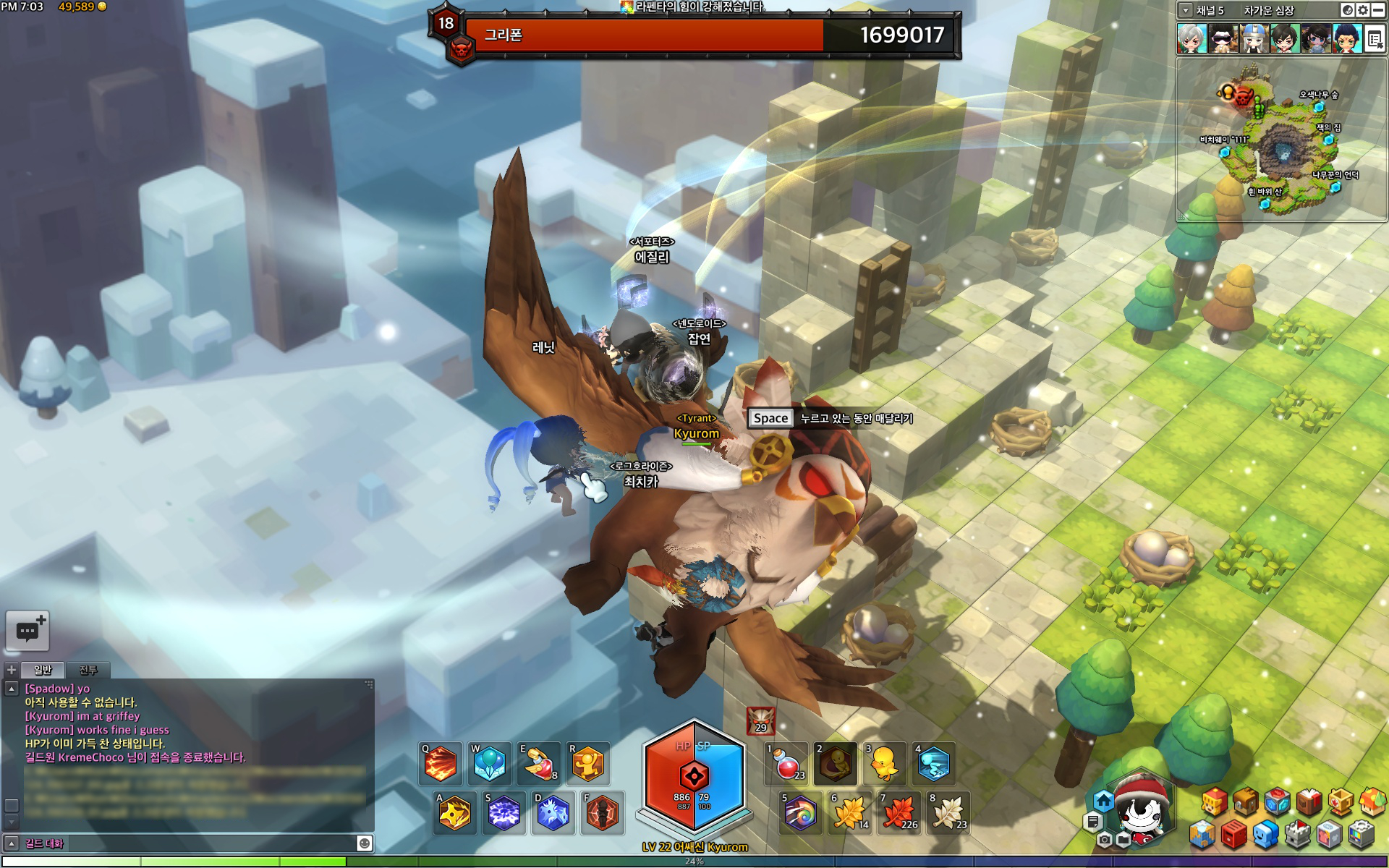Select the yellow chick item in slot 3

click(x=884, y=764)
